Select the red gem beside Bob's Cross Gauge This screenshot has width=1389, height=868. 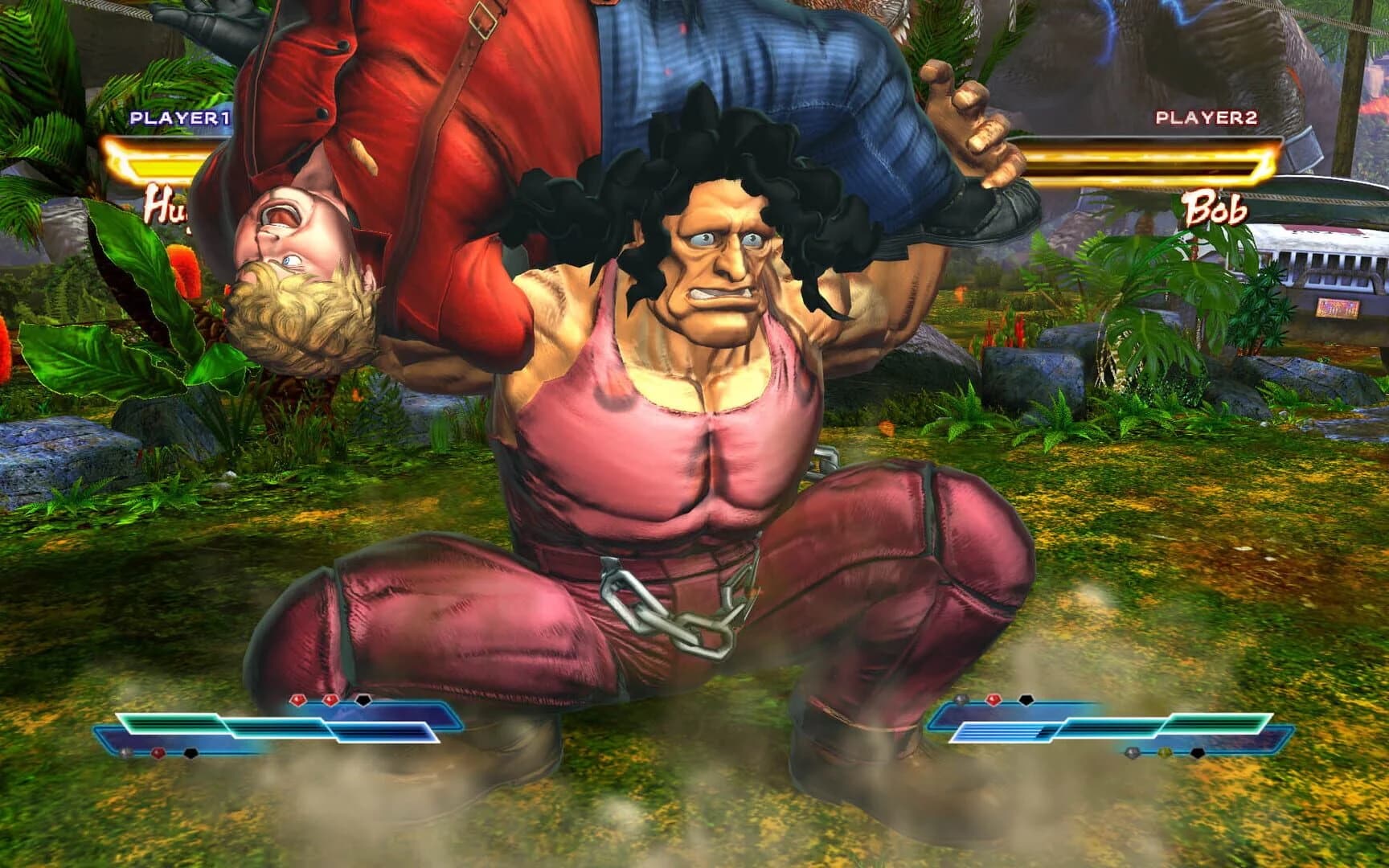(x=994, y=699)
